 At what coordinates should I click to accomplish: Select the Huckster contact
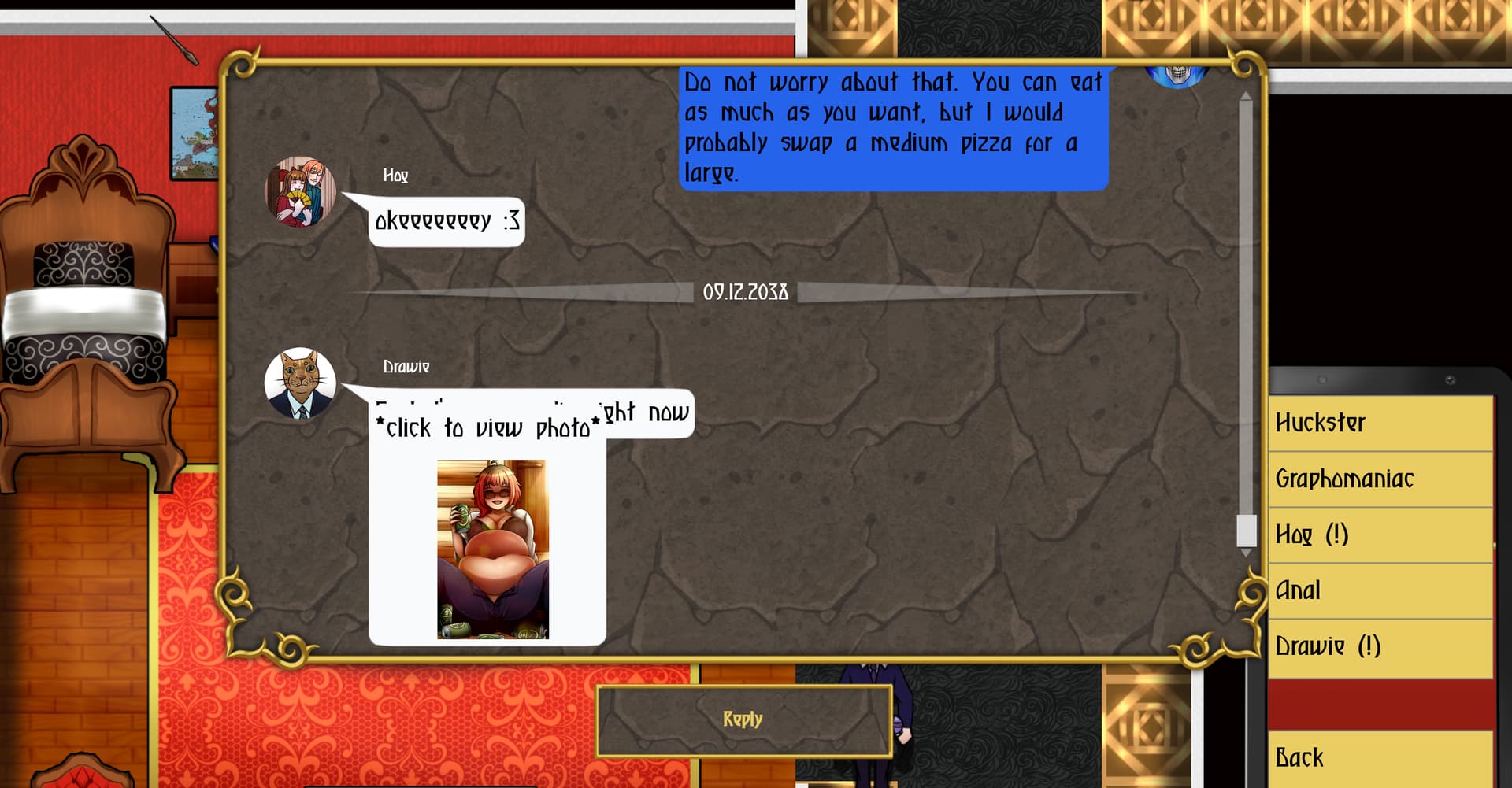click(x=1380, y=424)
